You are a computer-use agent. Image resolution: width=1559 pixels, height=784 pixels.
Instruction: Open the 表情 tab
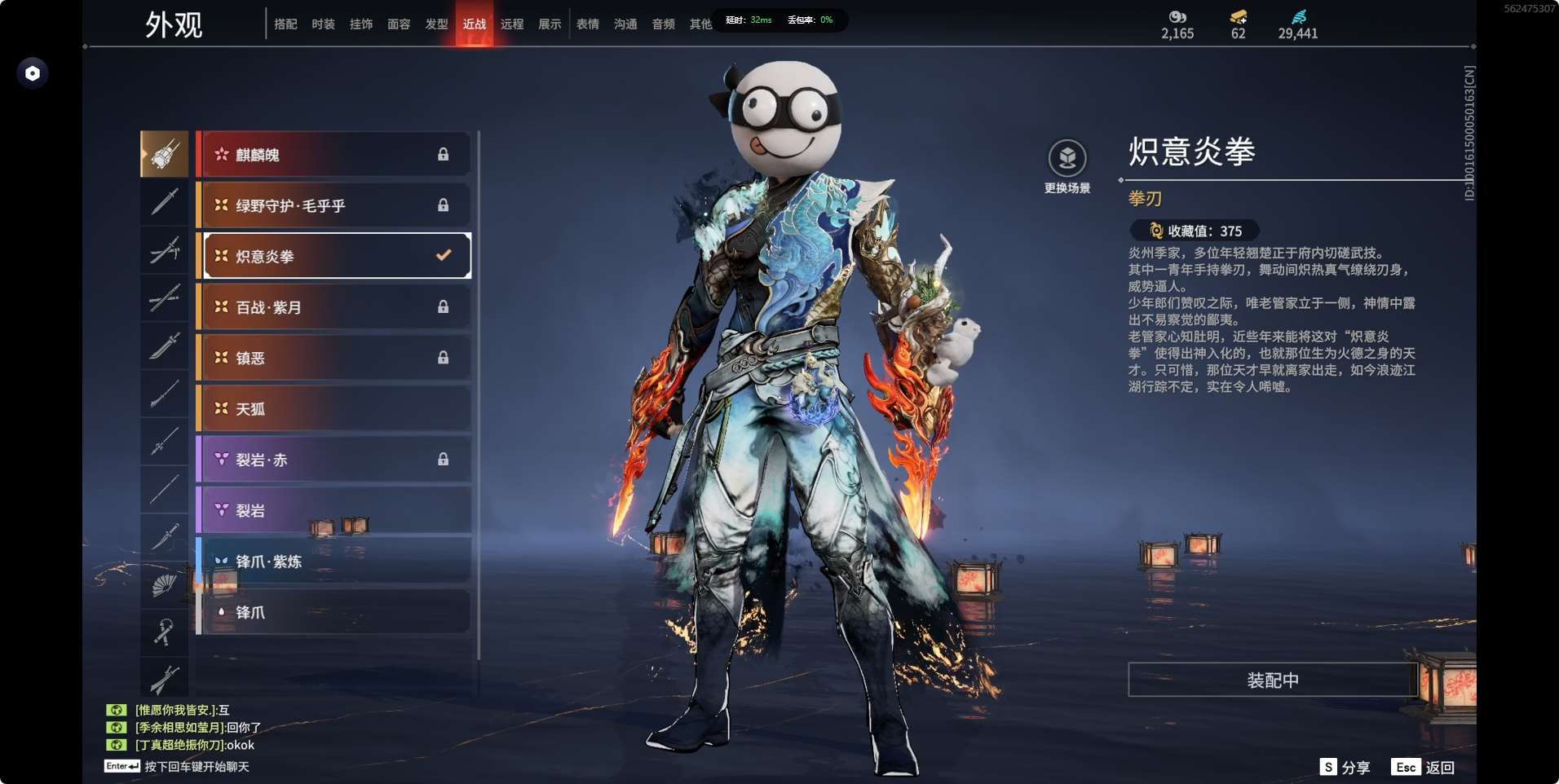pyautogui.click(x=588, y=24)
